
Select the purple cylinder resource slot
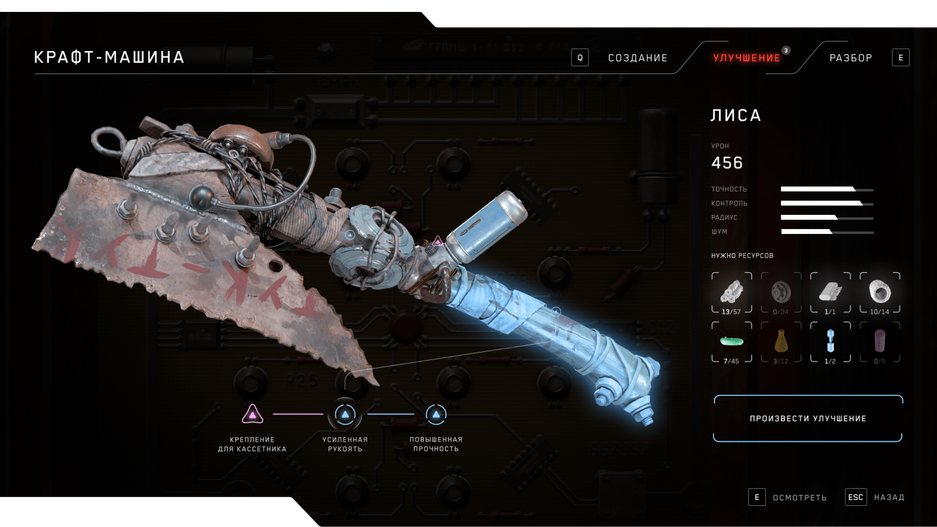[880, 342]
